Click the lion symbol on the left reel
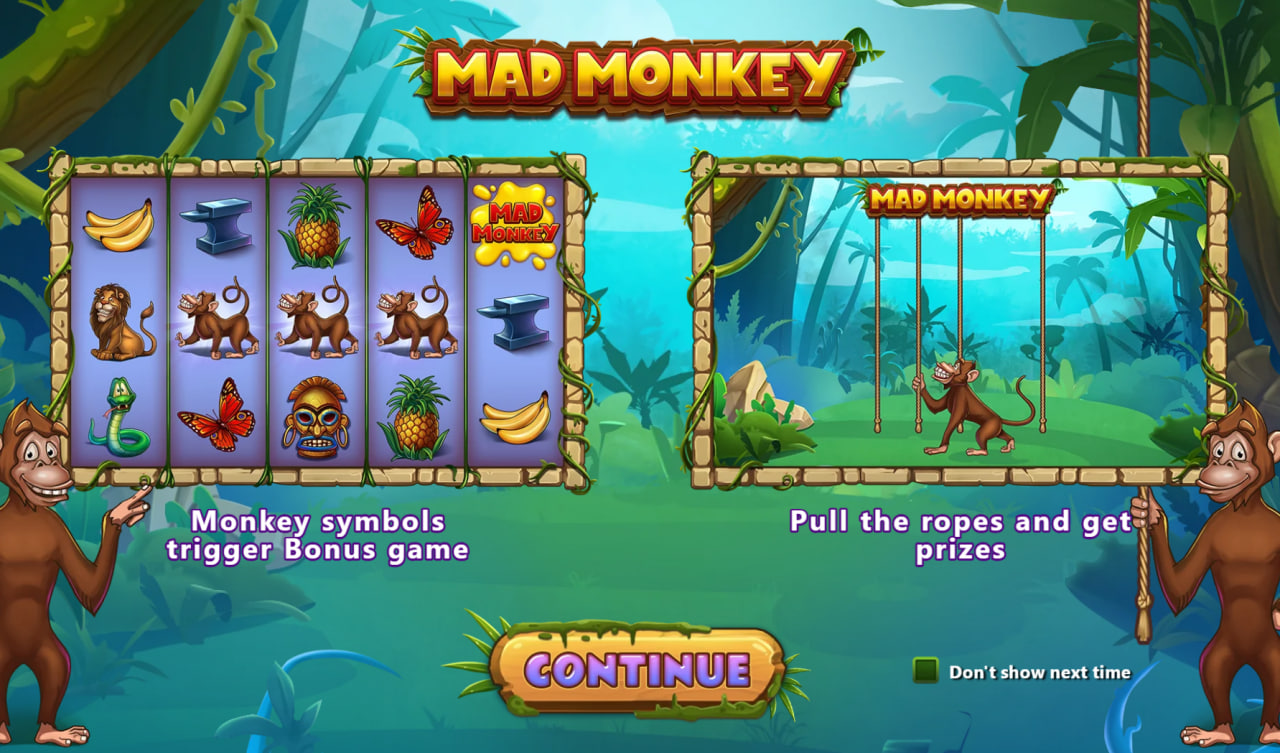Viewport: 1280px width, 753px height. [x=119, y=318]
